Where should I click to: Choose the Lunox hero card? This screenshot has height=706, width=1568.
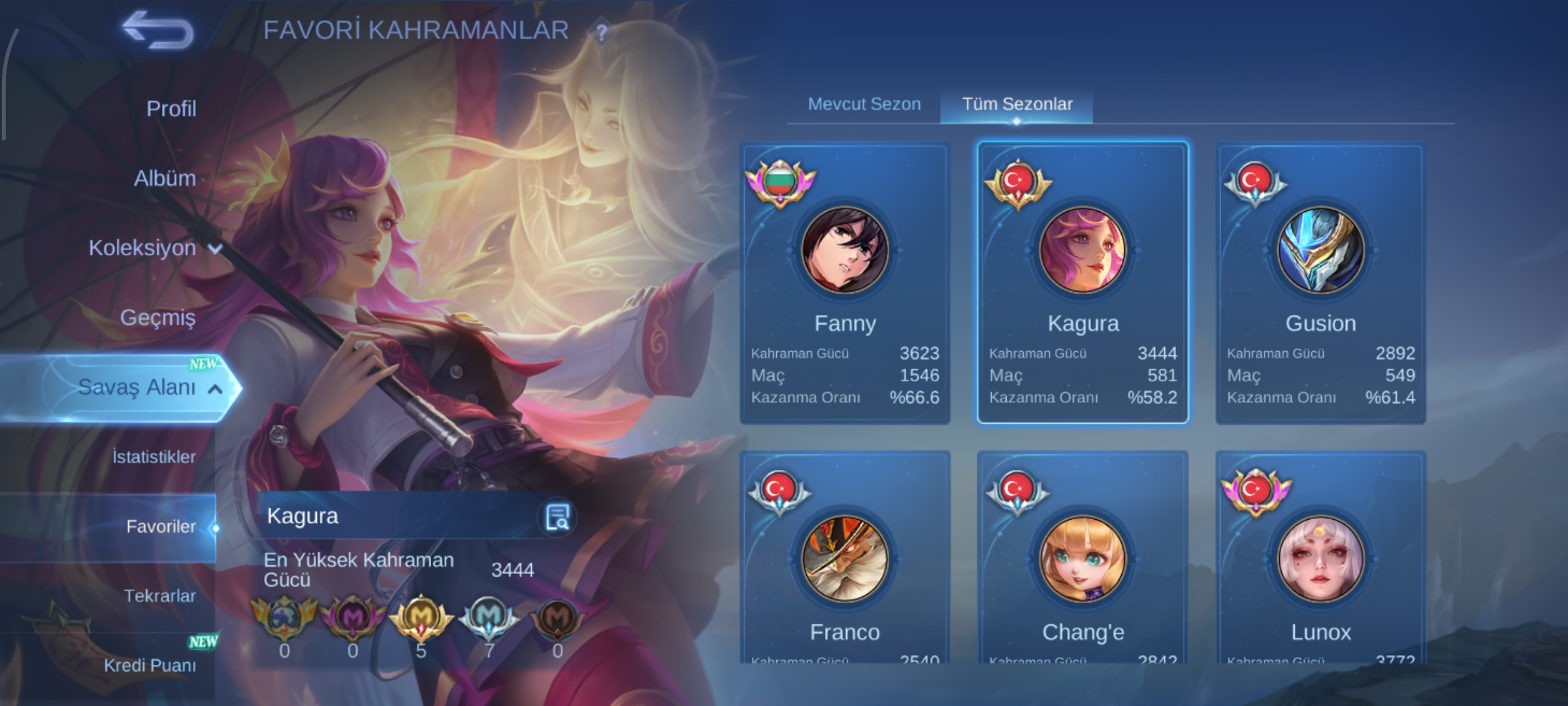(1320, 562)
